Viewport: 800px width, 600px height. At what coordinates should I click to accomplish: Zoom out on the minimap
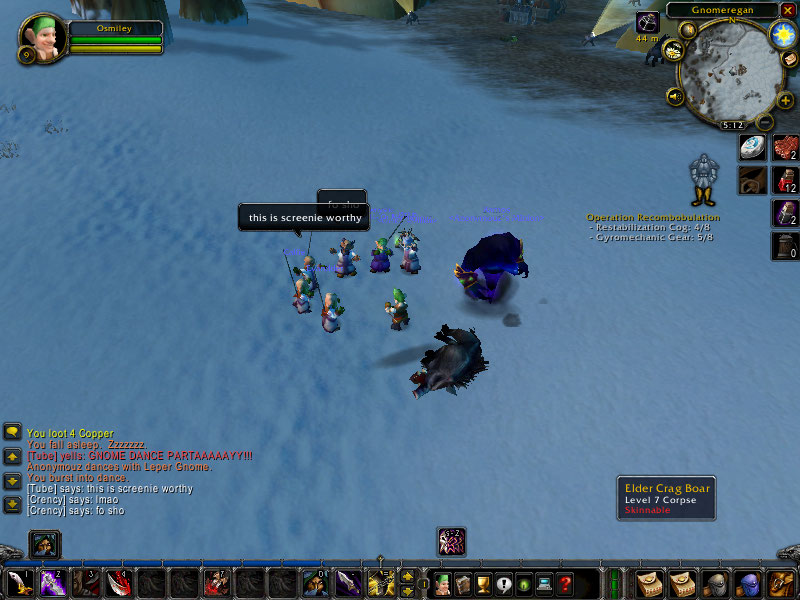[765, 122]
